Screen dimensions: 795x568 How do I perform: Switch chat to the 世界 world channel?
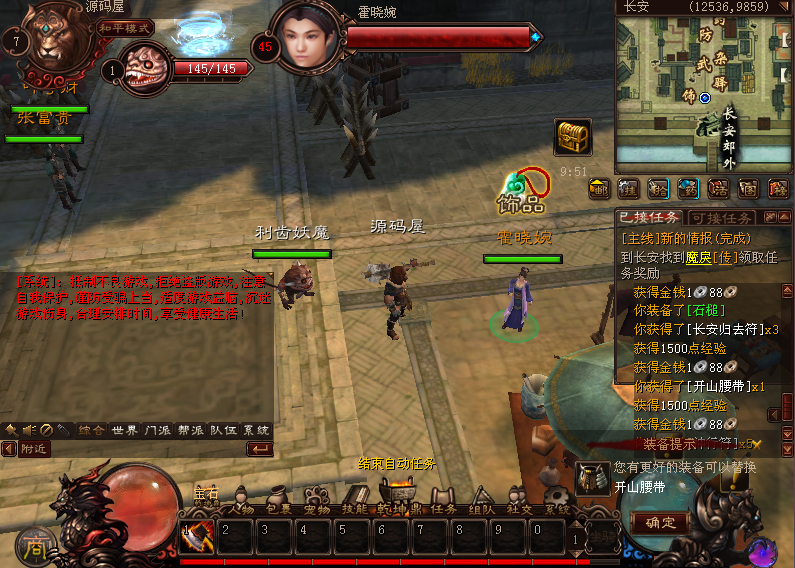pos(125,430)
